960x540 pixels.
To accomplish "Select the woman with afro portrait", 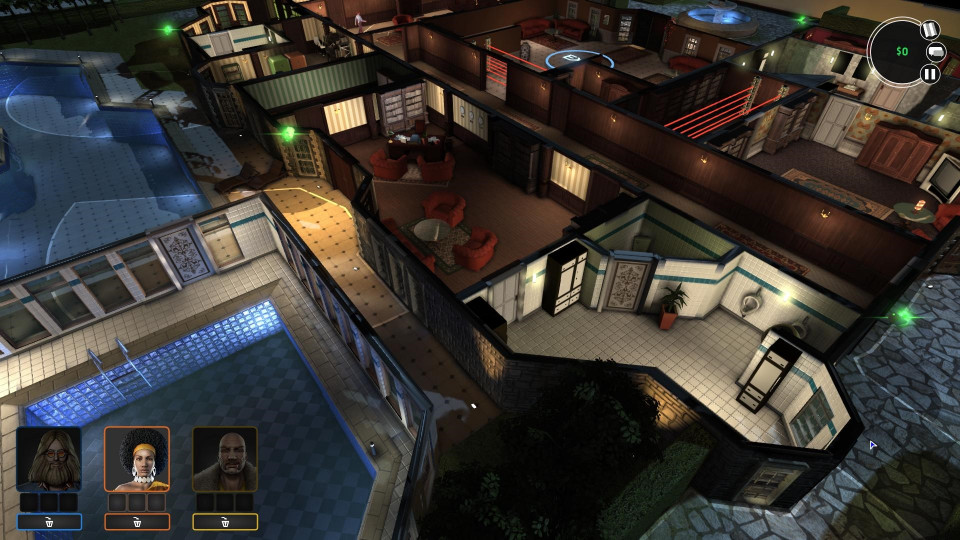I will [x=137, y=459].
